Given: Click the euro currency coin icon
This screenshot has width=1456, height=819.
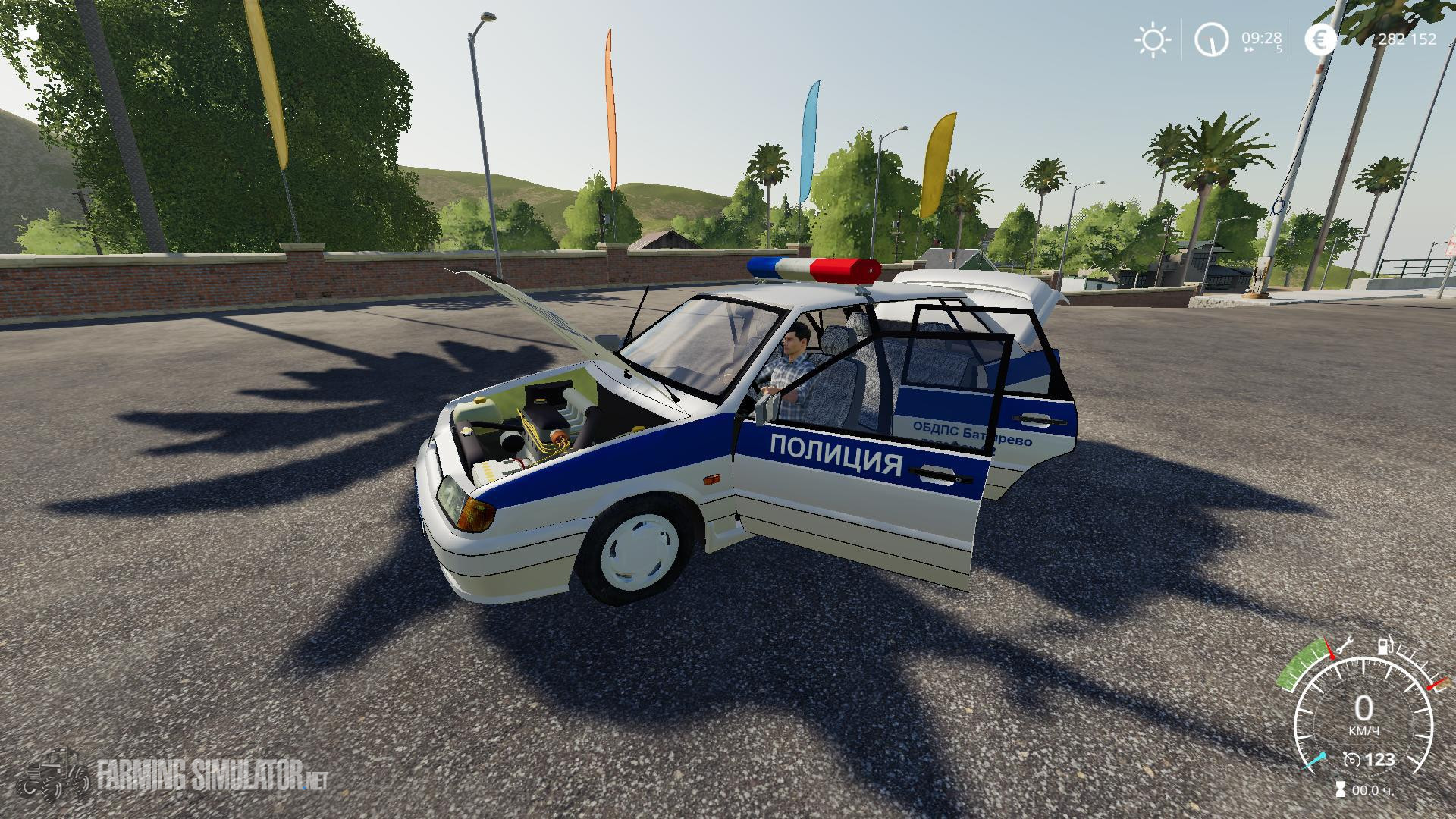Looking at the screenshot, I should coord(1319,40).
